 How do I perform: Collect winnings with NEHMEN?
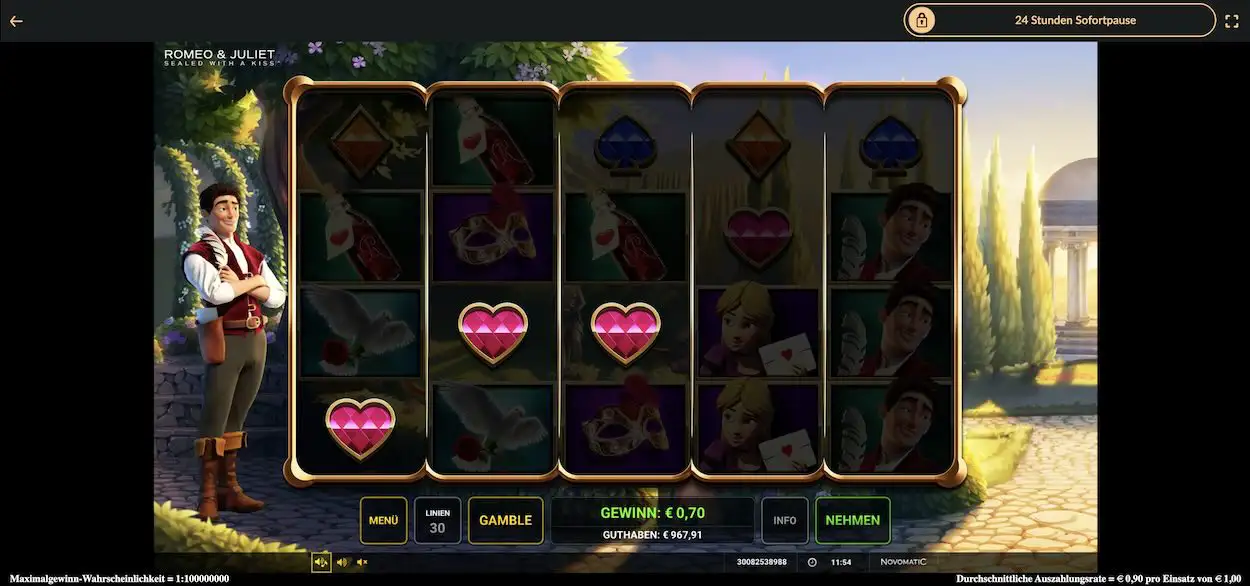pos(852,520)
